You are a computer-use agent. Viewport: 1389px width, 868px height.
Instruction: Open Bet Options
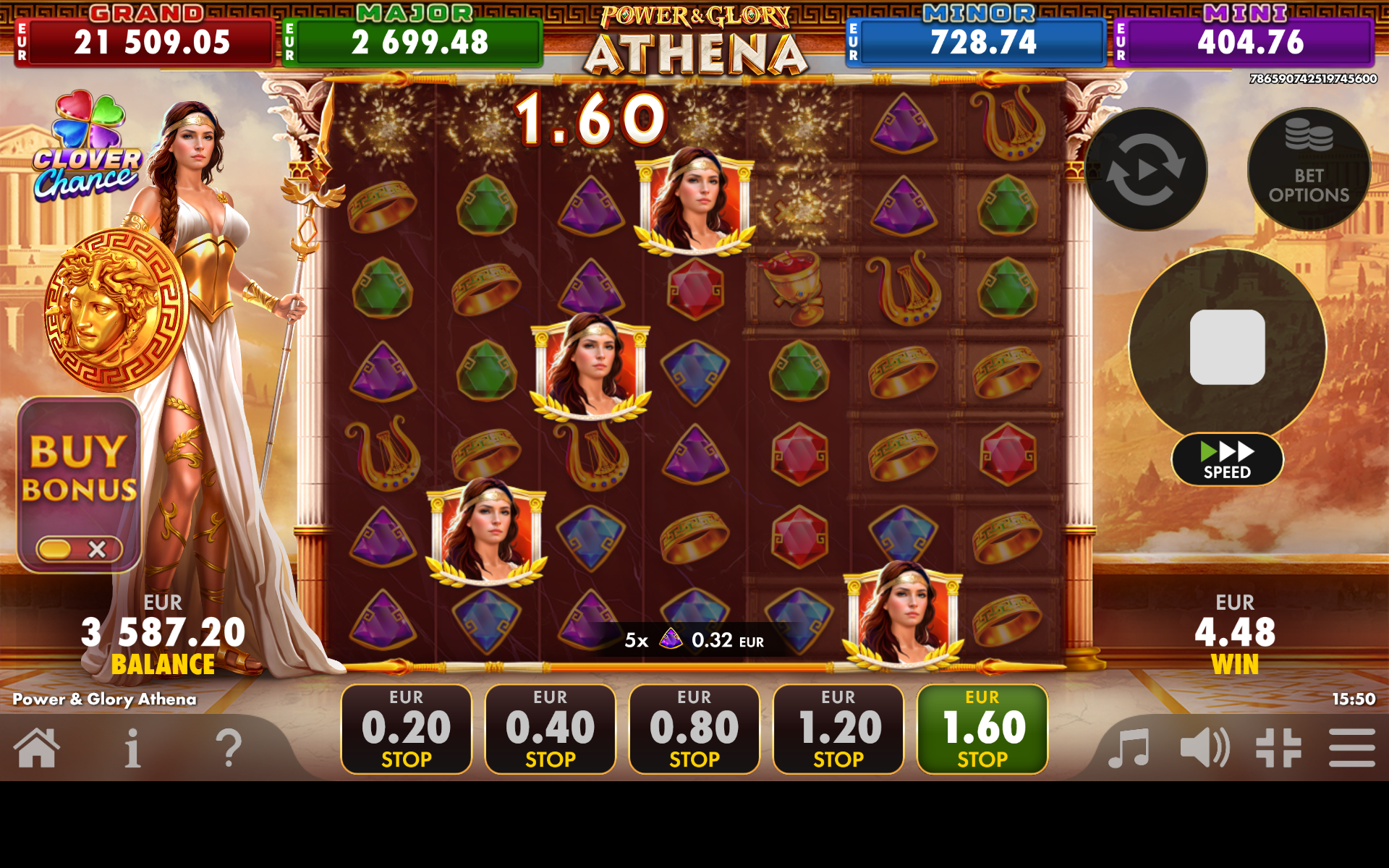[x=1308, y=169]
